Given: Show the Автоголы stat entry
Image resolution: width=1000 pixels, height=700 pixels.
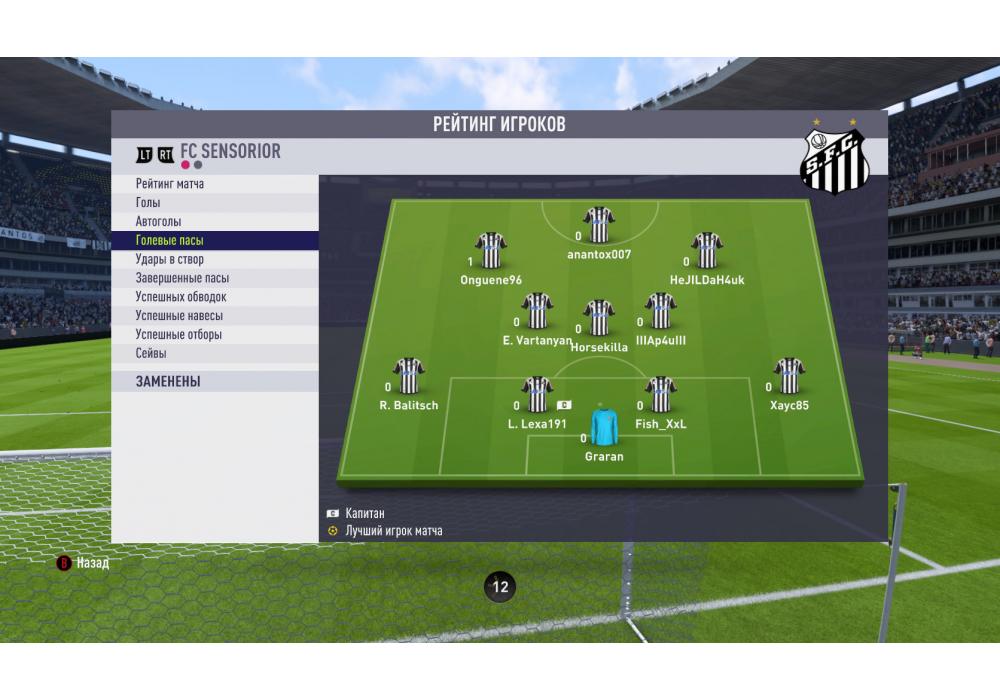Looking at the screenshot, I should tap(158, 222).
